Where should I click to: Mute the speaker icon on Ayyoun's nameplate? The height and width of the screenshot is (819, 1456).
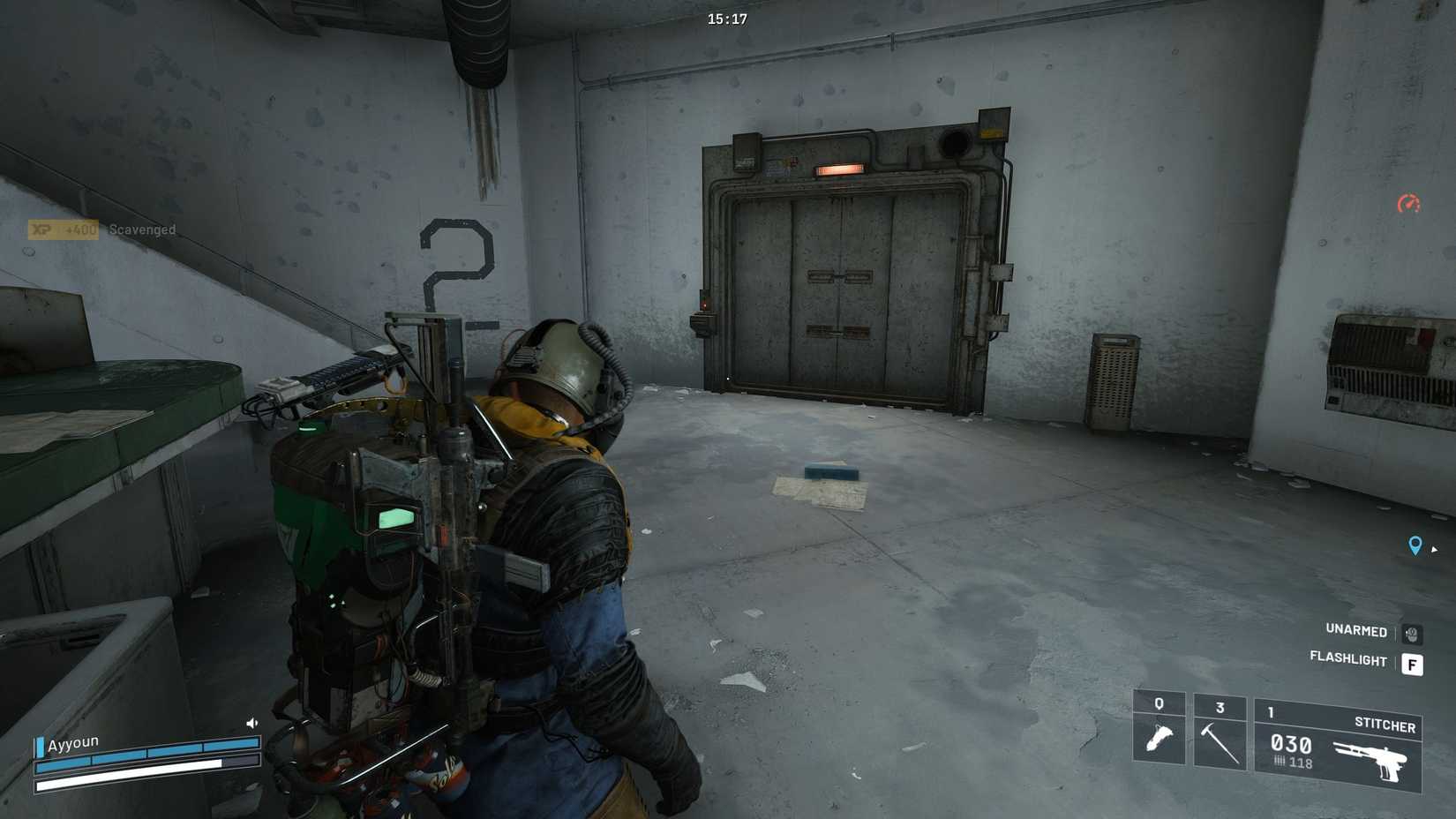pyautogui.click(x=252, y=722)
